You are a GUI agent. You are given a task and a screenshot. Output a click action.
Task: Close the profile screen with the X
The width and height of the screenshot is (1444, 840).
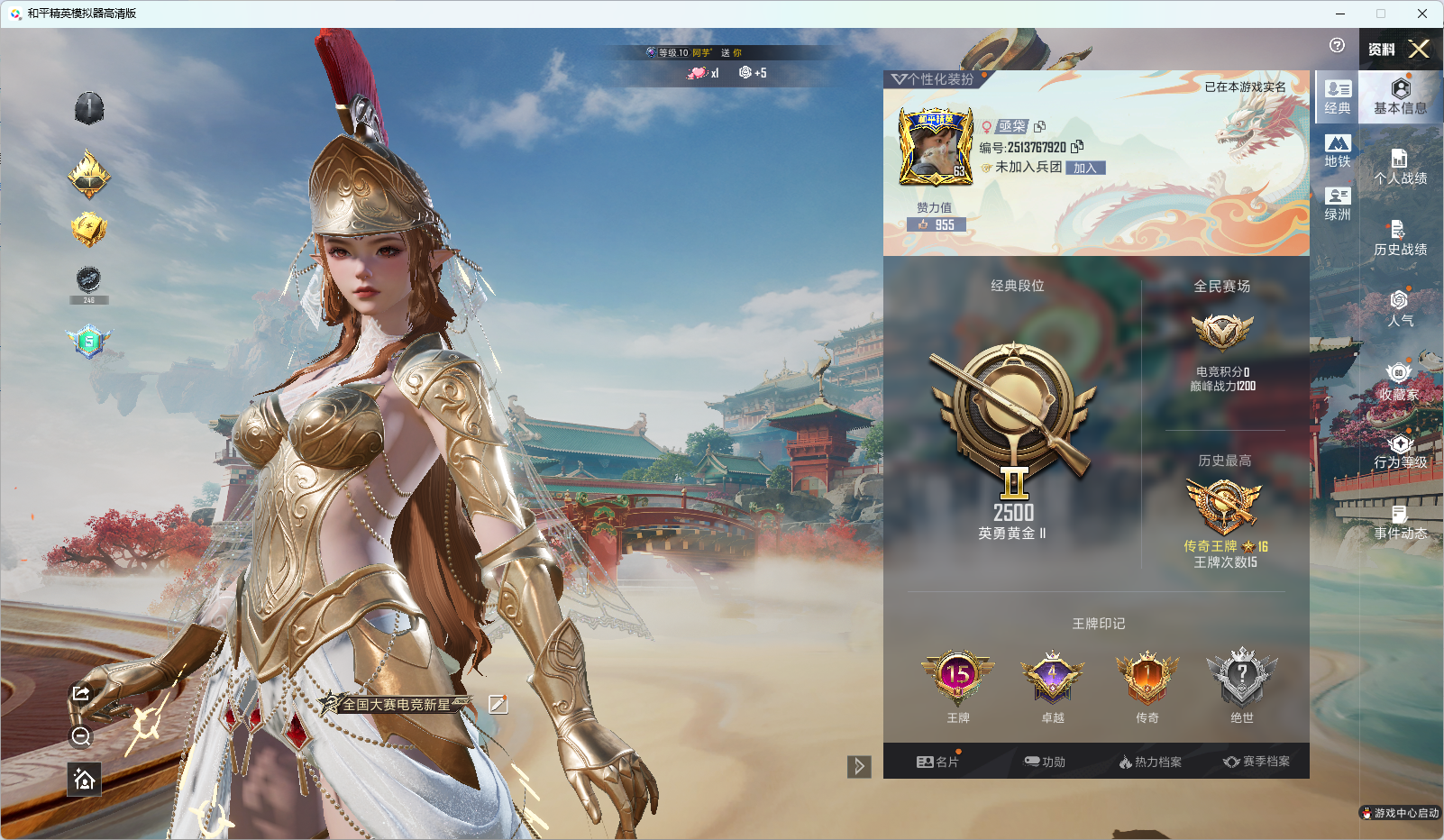(1419, 49)
